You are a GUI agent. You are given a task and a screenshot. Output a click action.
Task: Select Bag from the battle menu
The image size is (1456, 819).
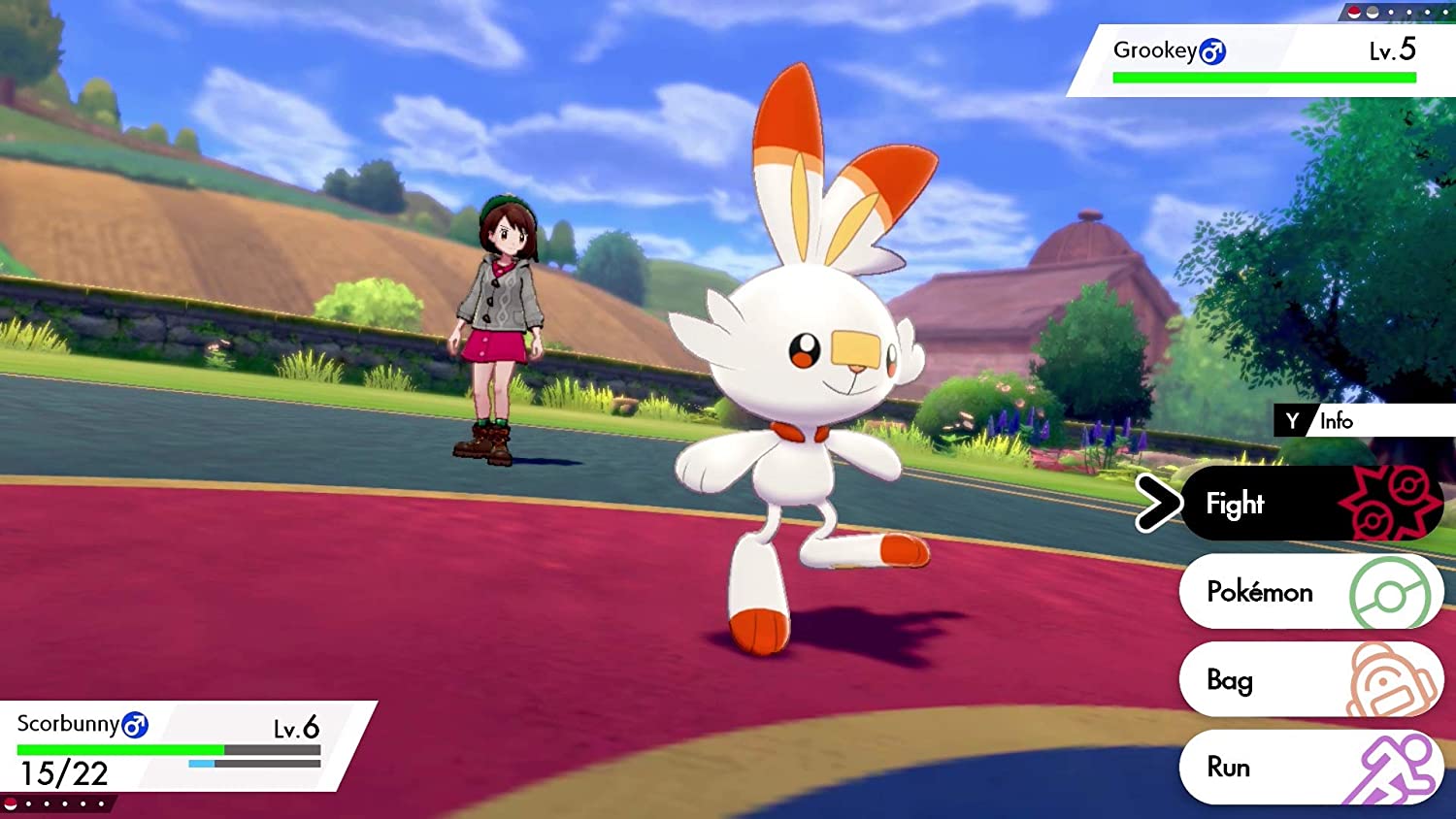coord(1231,680)
